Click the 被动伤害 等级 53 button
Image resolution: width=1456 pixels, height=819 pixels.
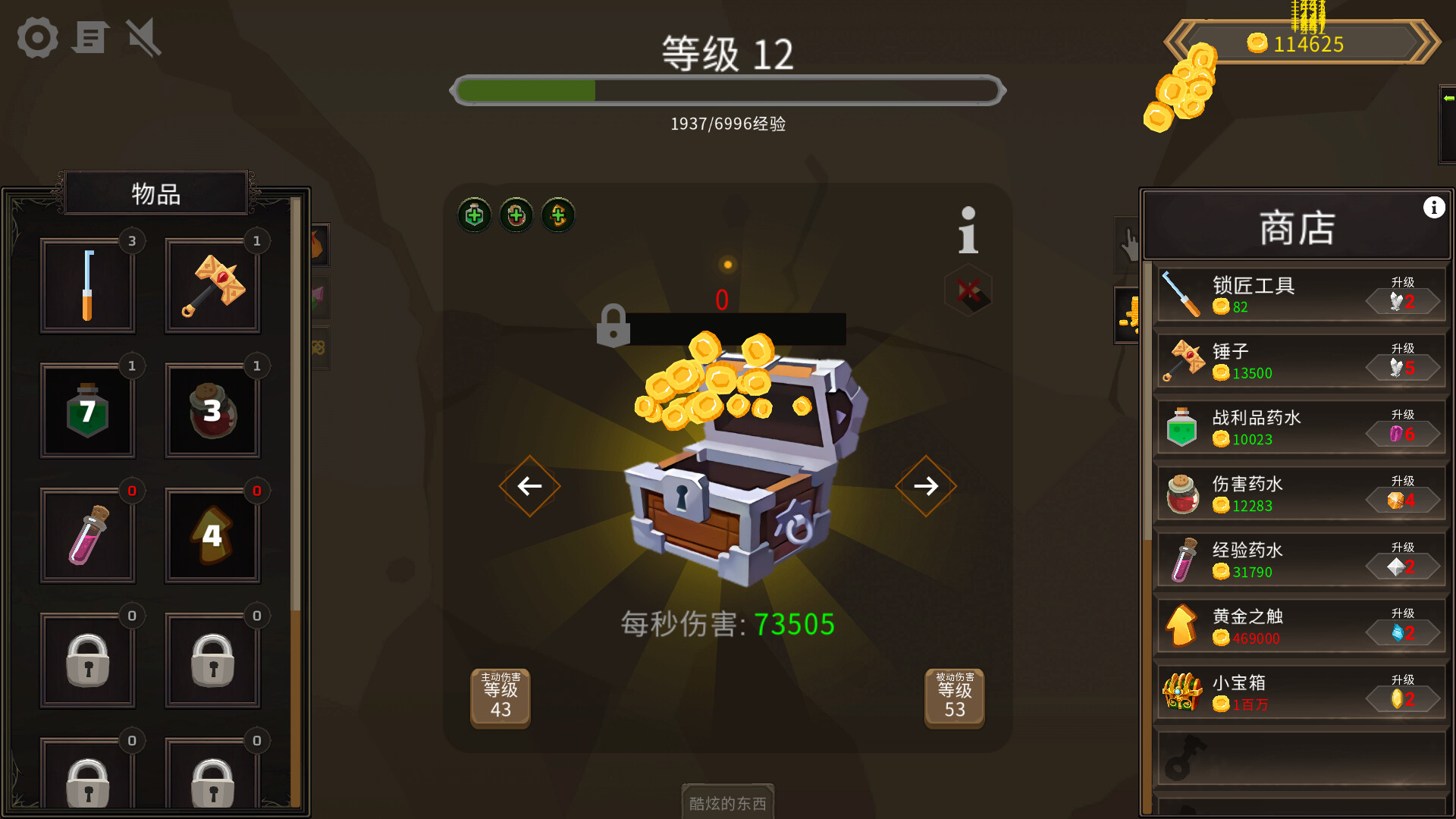click(953, 698)
